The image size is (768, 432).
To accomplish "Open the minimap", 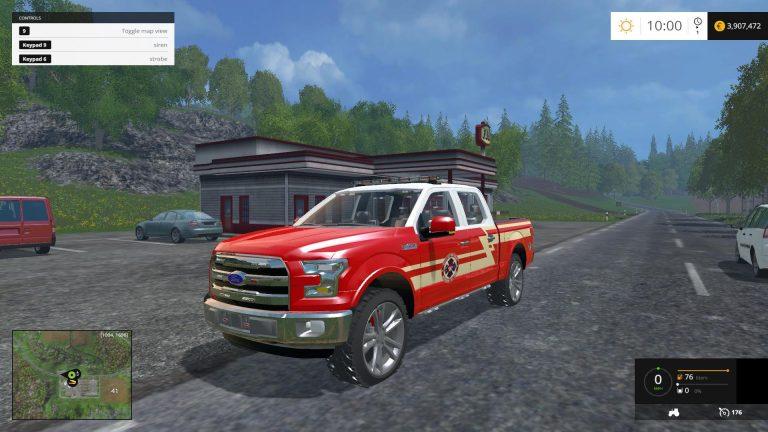I will coord(72,374).
